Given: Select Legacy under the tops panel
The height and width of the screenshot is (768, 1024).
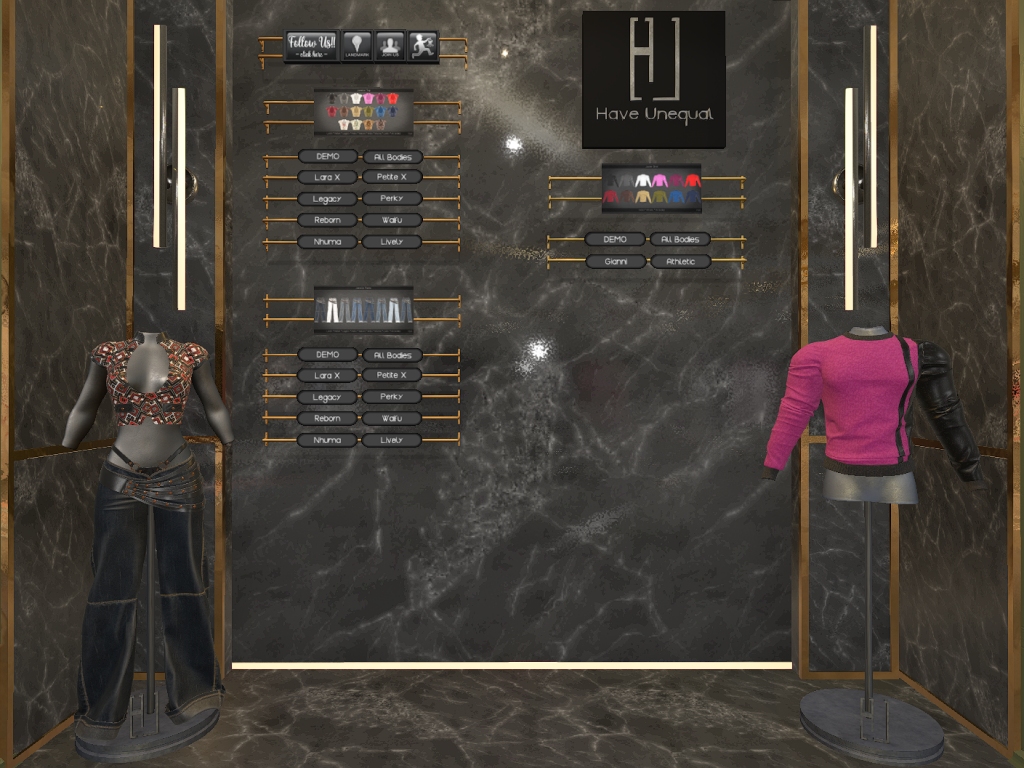Looking at the screenshot, I should coord(328,199).
